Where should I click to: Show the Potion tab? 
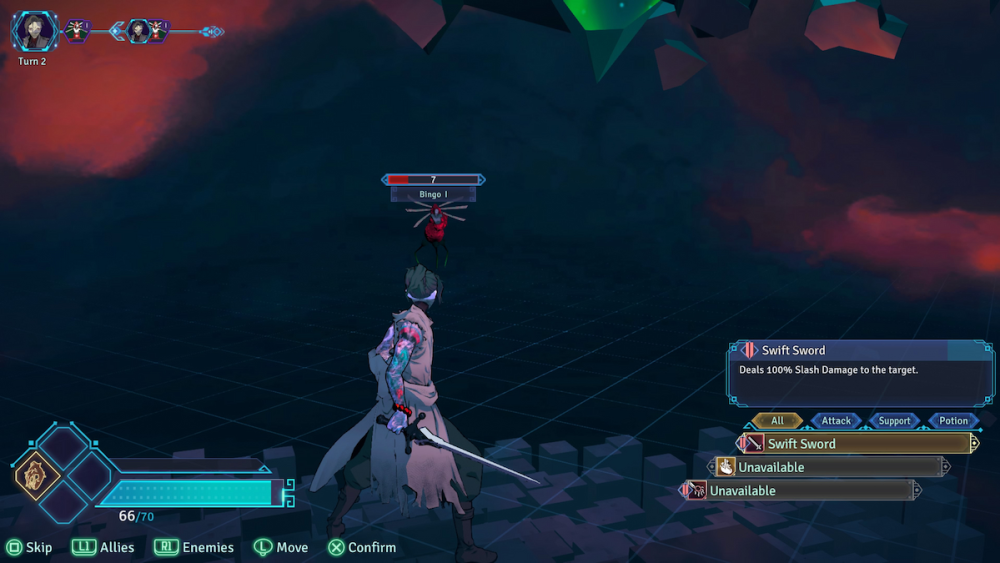pos(953,421)
